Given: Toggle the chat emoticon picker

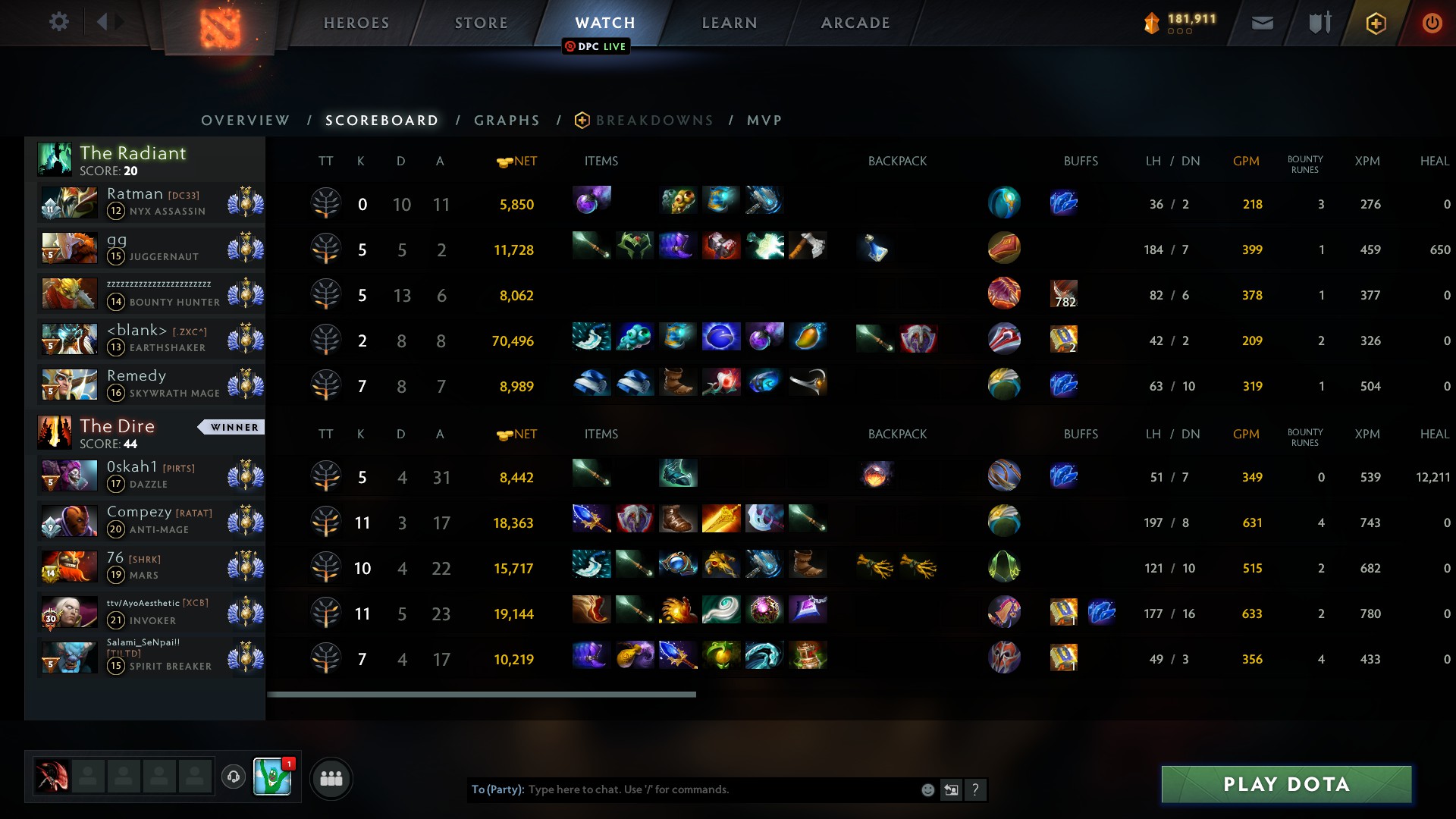Looking at the screenshot, I should tap(927, 789).
